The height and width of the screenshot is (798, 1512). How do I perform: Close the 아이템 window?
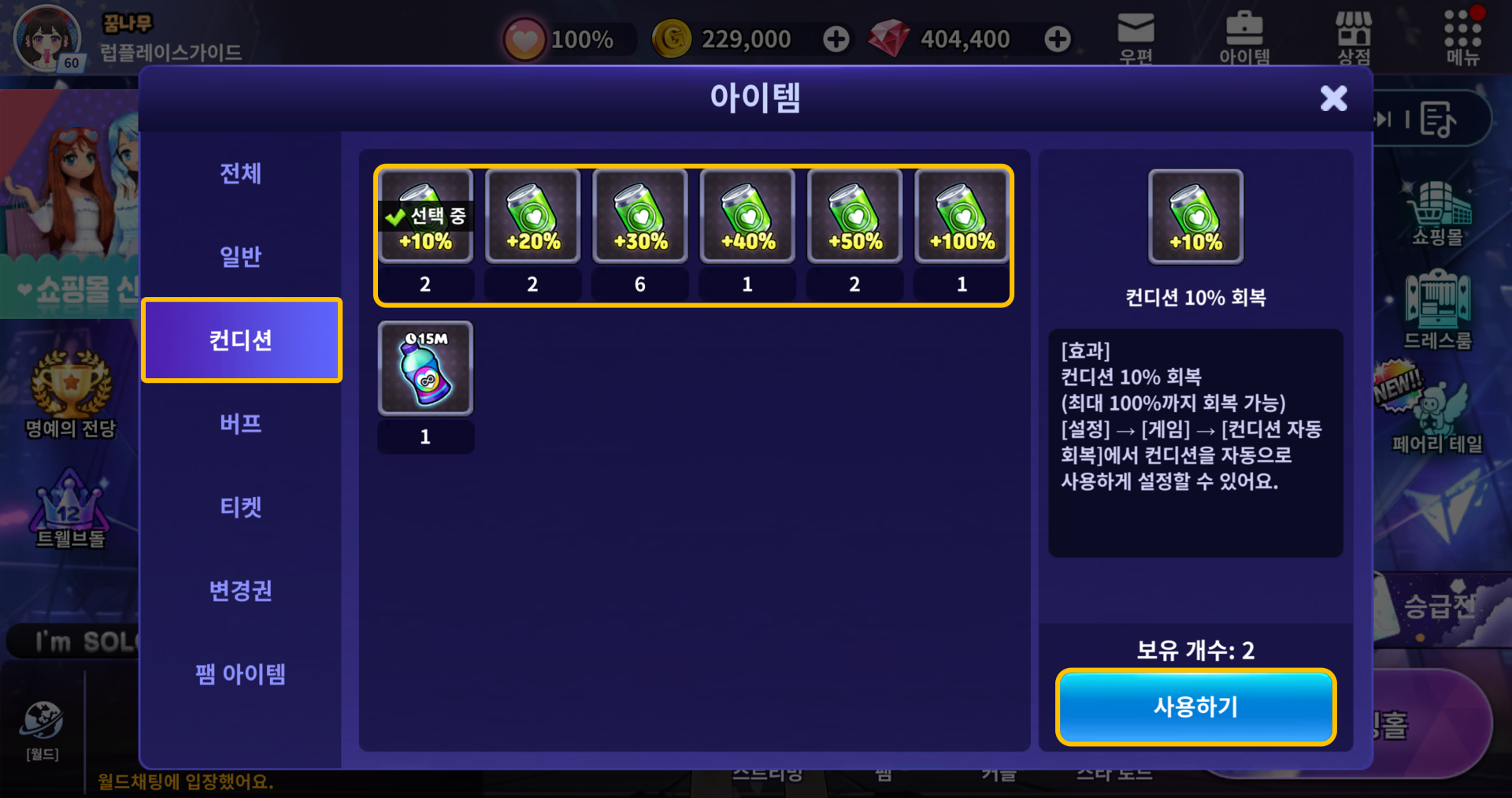point(1333,98)
